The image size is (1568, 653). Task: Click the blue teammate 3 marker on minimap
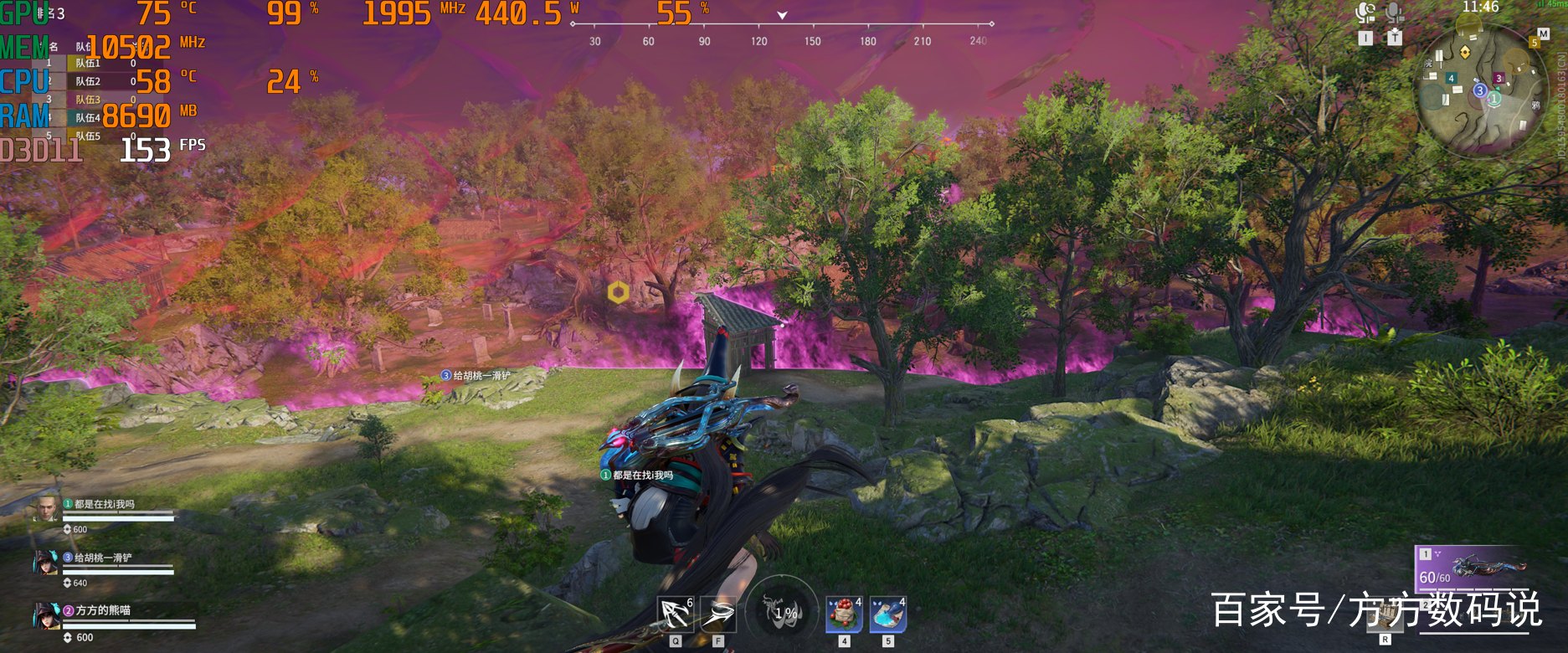tap(1479, 90)
